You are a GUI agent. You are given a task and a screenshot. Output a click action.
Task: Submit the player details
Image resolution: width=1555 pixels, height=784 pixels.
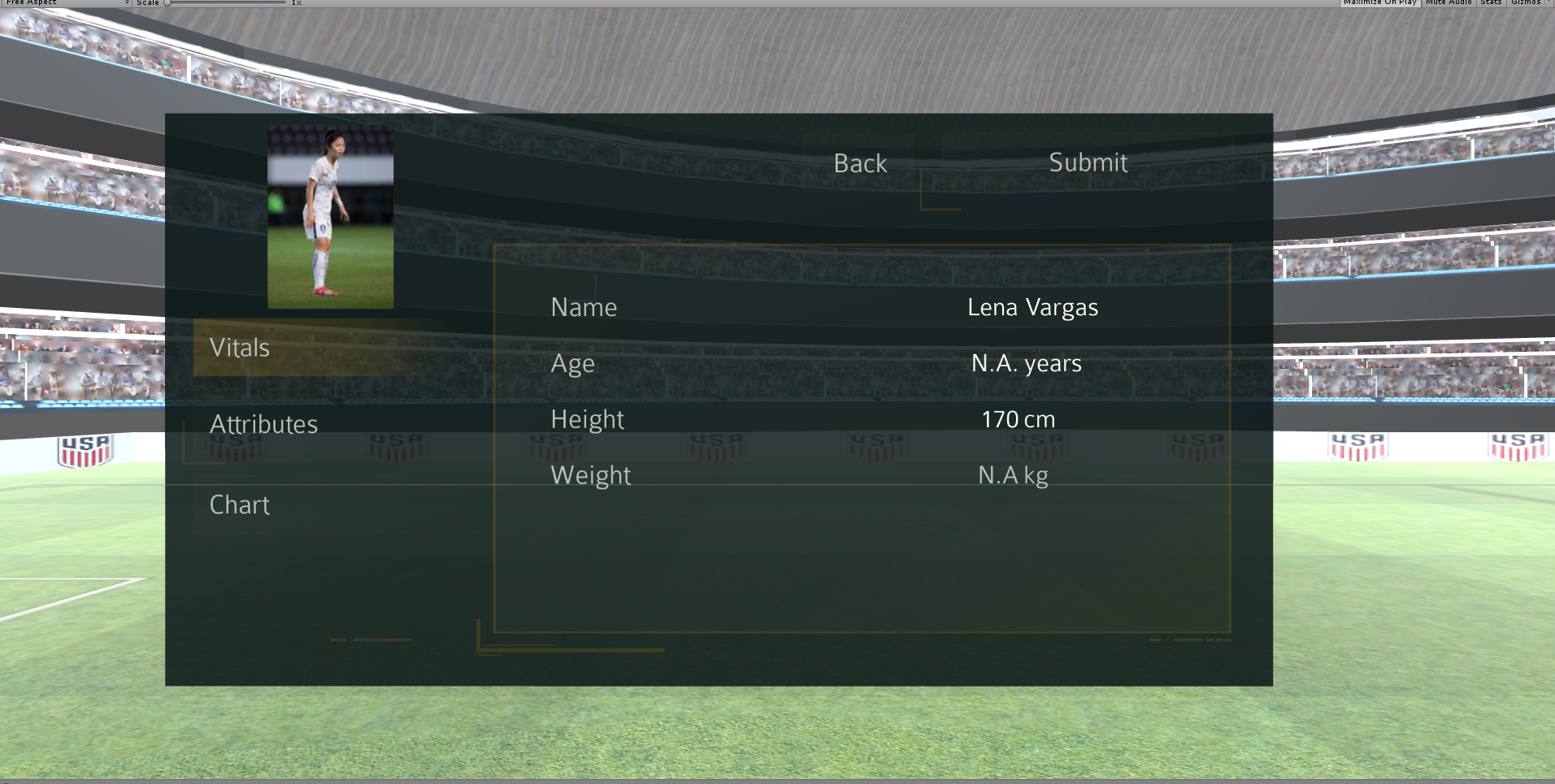coord(1088,162)
